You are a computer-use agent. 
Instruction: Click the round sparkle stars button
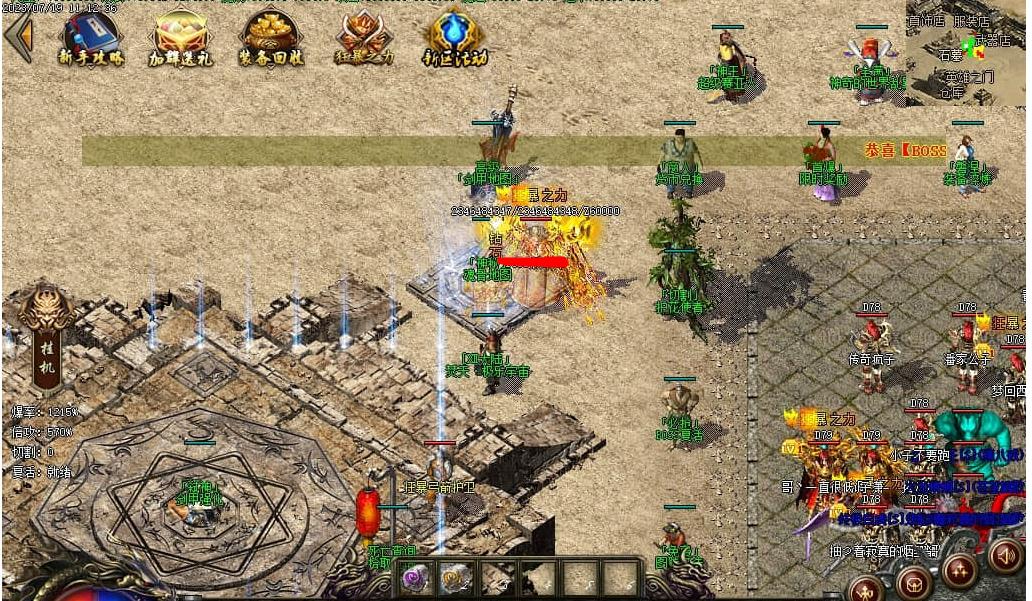959,570
